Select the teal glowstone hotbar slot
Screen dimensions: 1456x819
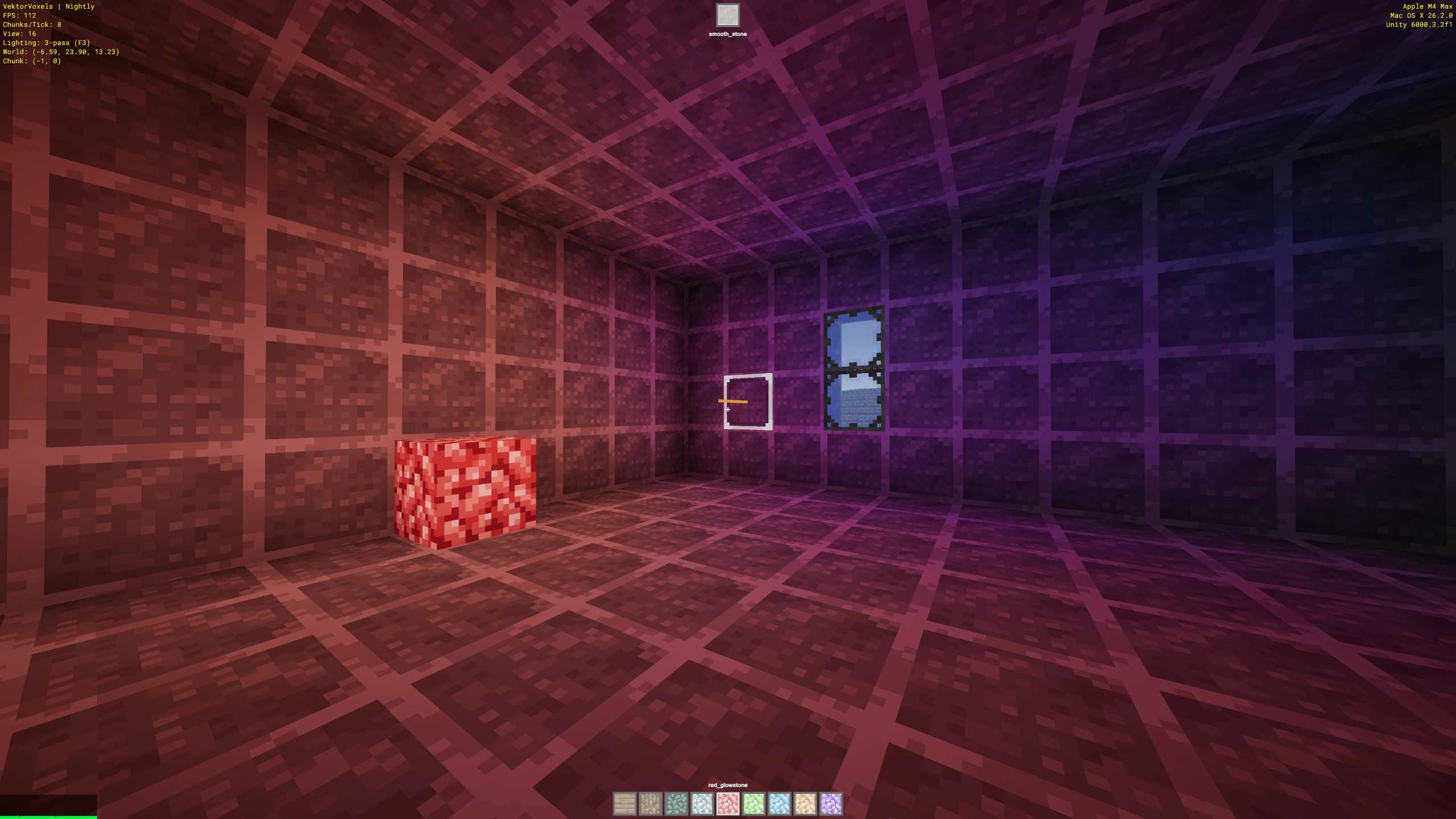677,804
